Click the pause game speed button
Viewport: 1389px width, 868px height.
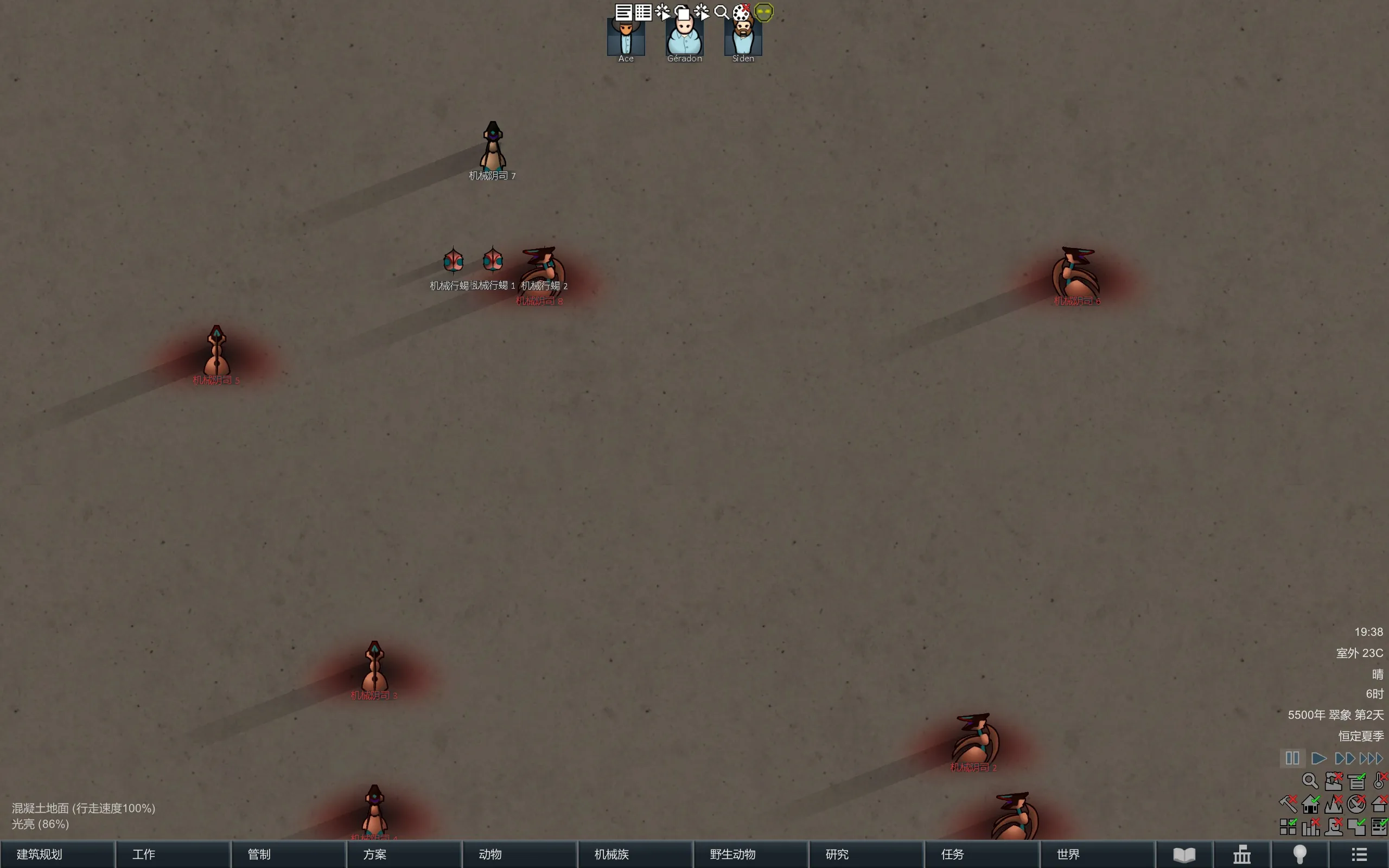coord(1292,758)
